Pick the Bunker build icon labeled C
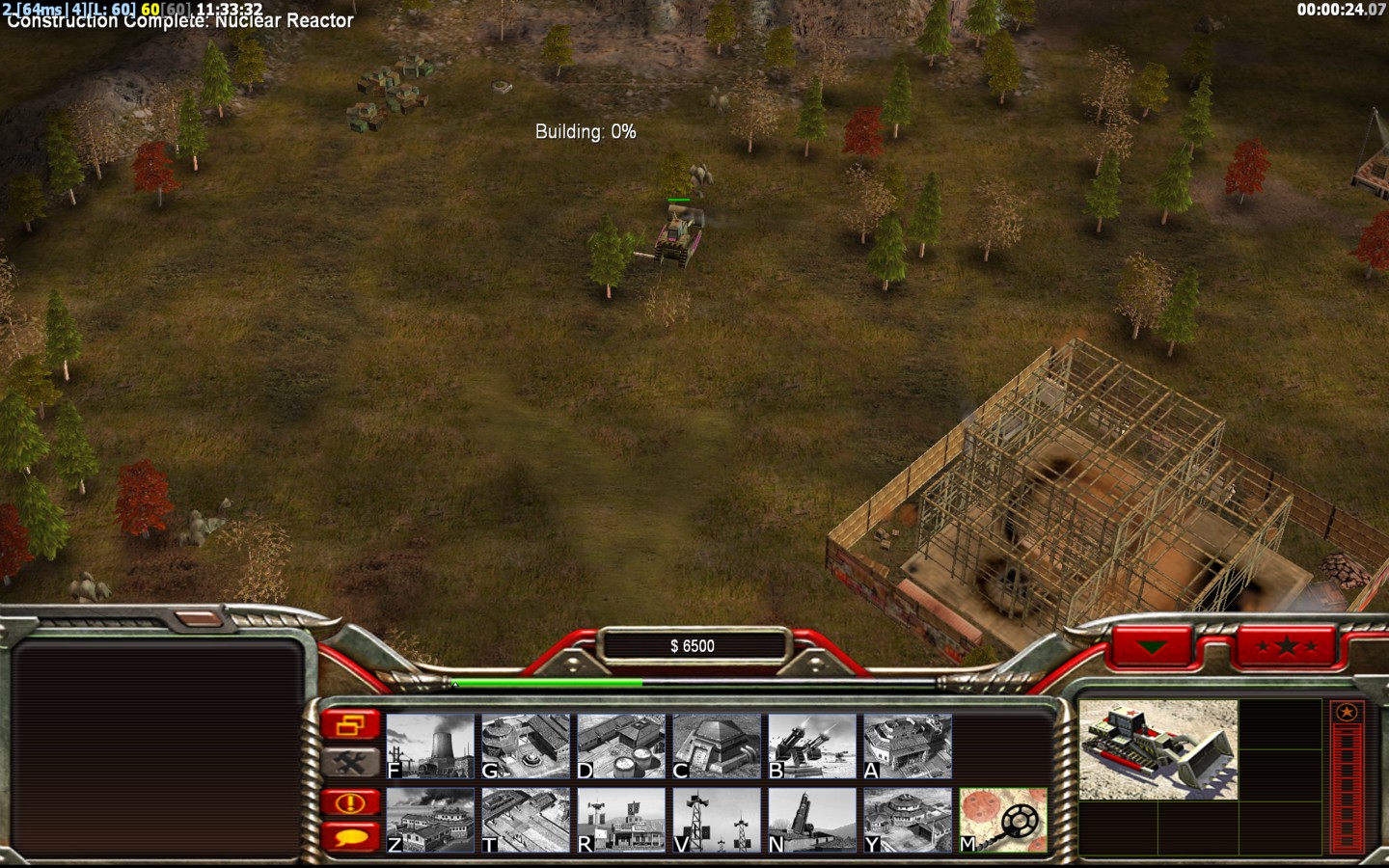The height and width of the screenshot is (868, 1389). (717, 746)
